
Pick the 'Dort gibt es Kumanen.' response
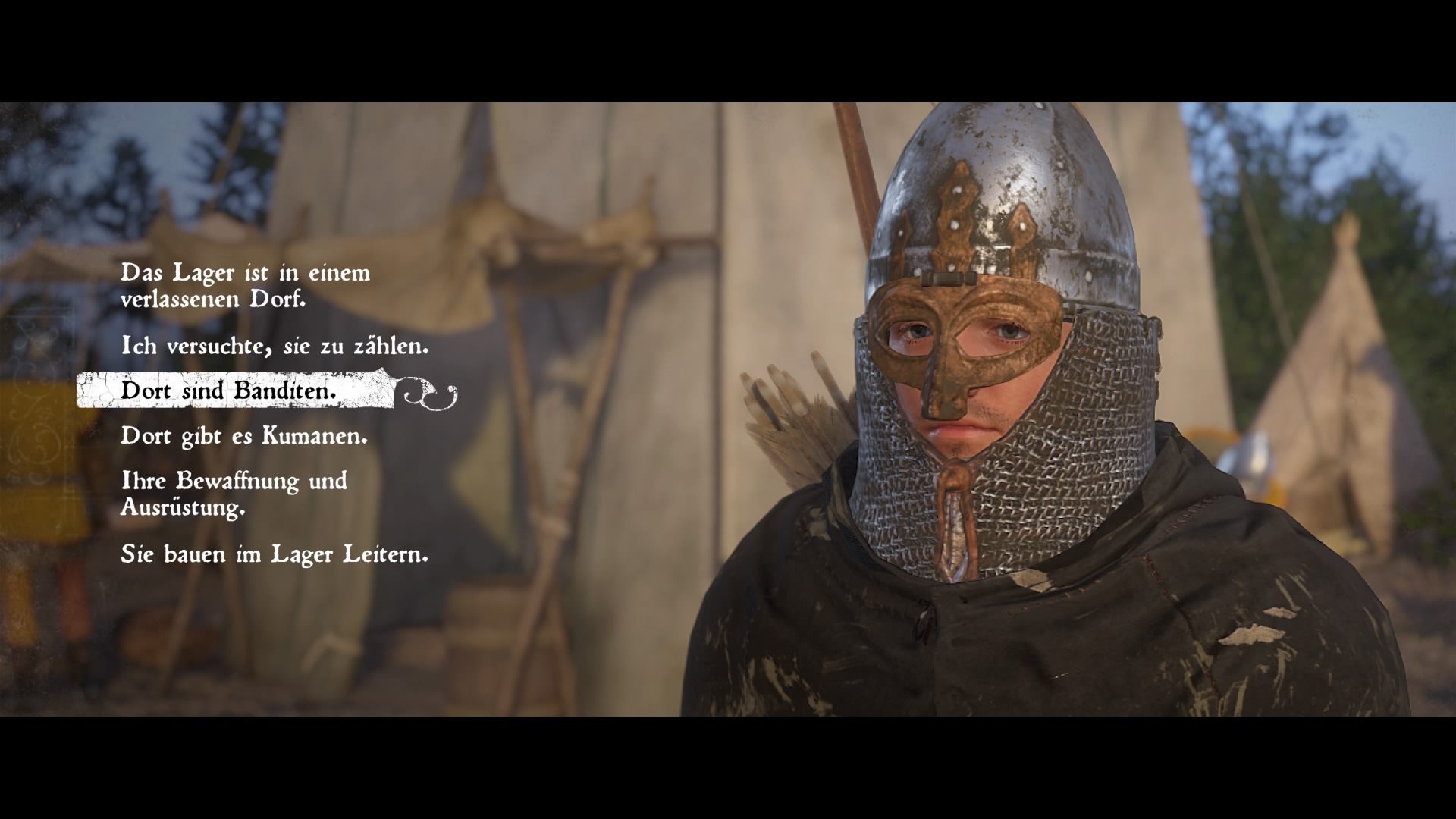click(244, 436)
